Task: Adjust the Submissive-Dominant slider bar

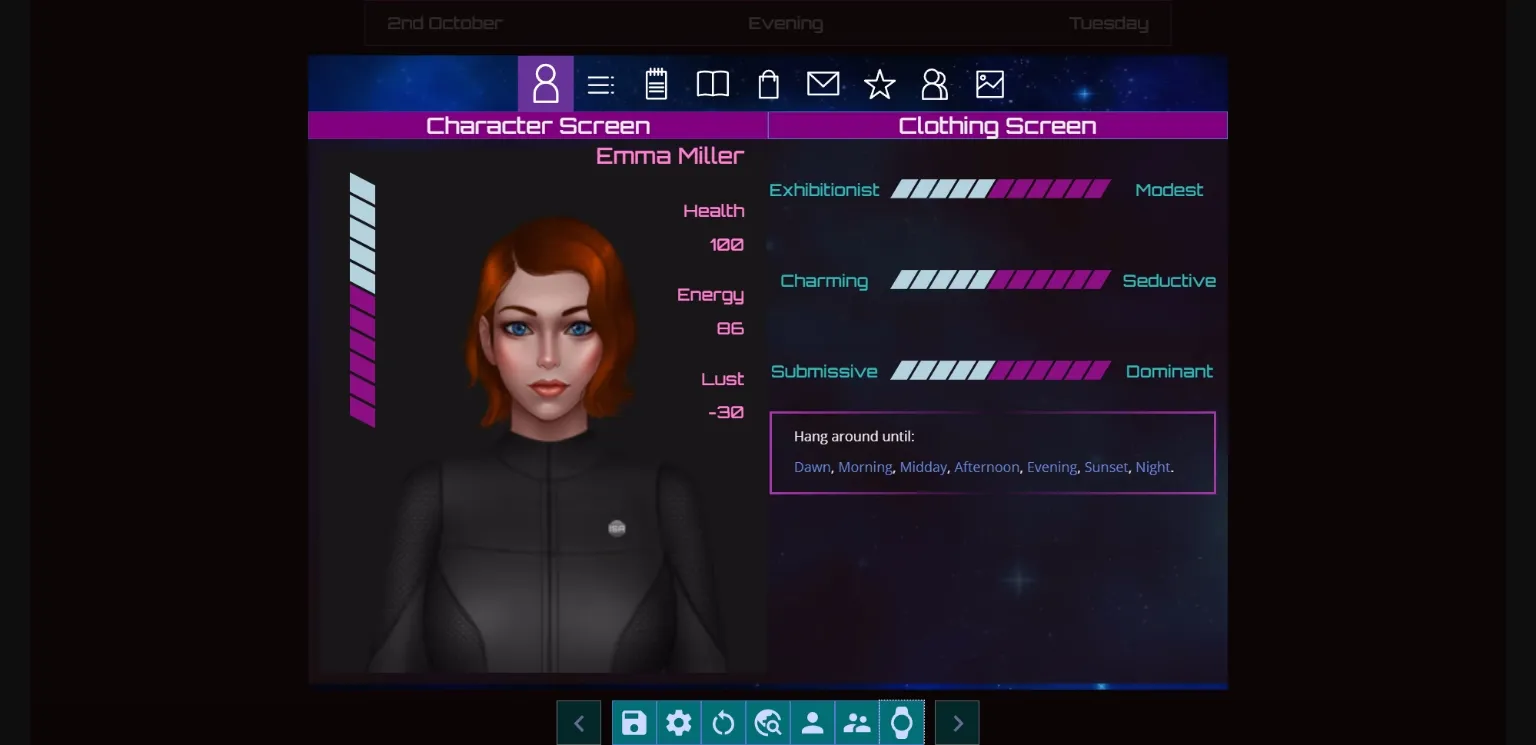Action: click(1002, 370)
